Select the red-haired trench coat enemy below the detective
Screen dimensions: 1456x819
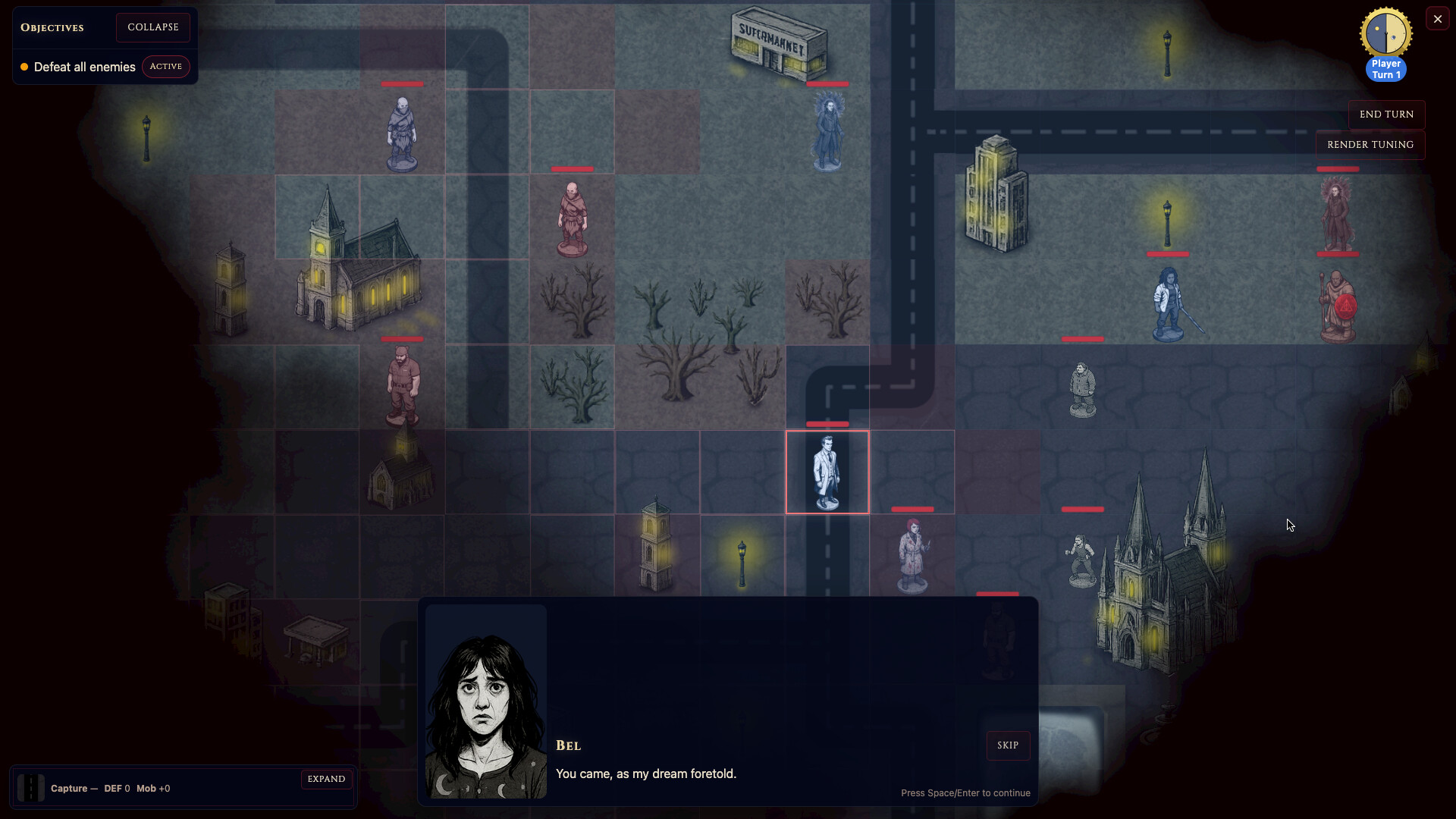[913, 554]
